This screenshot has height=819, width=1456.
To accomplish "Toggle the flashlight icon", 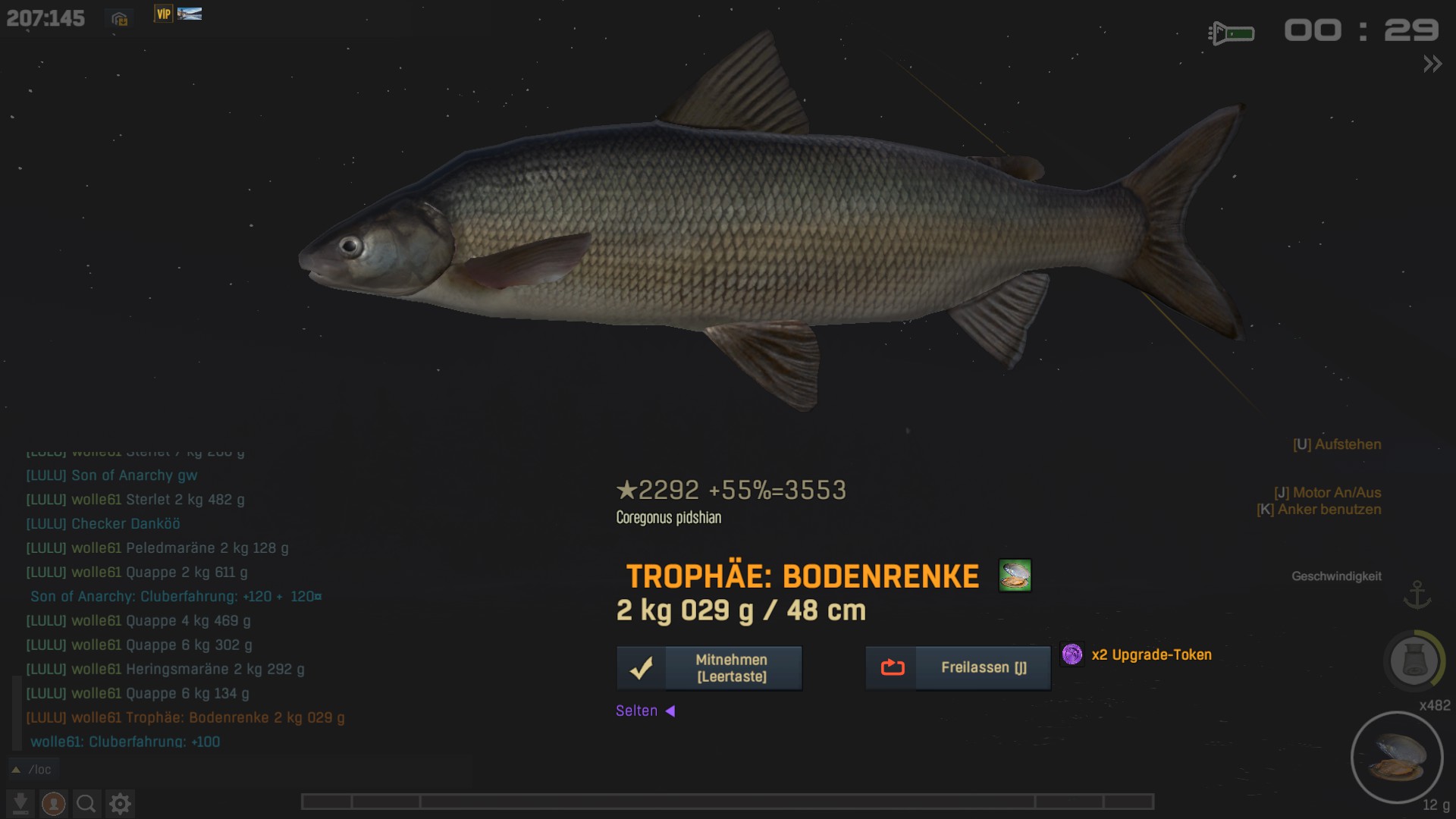I will point(1231,33).
